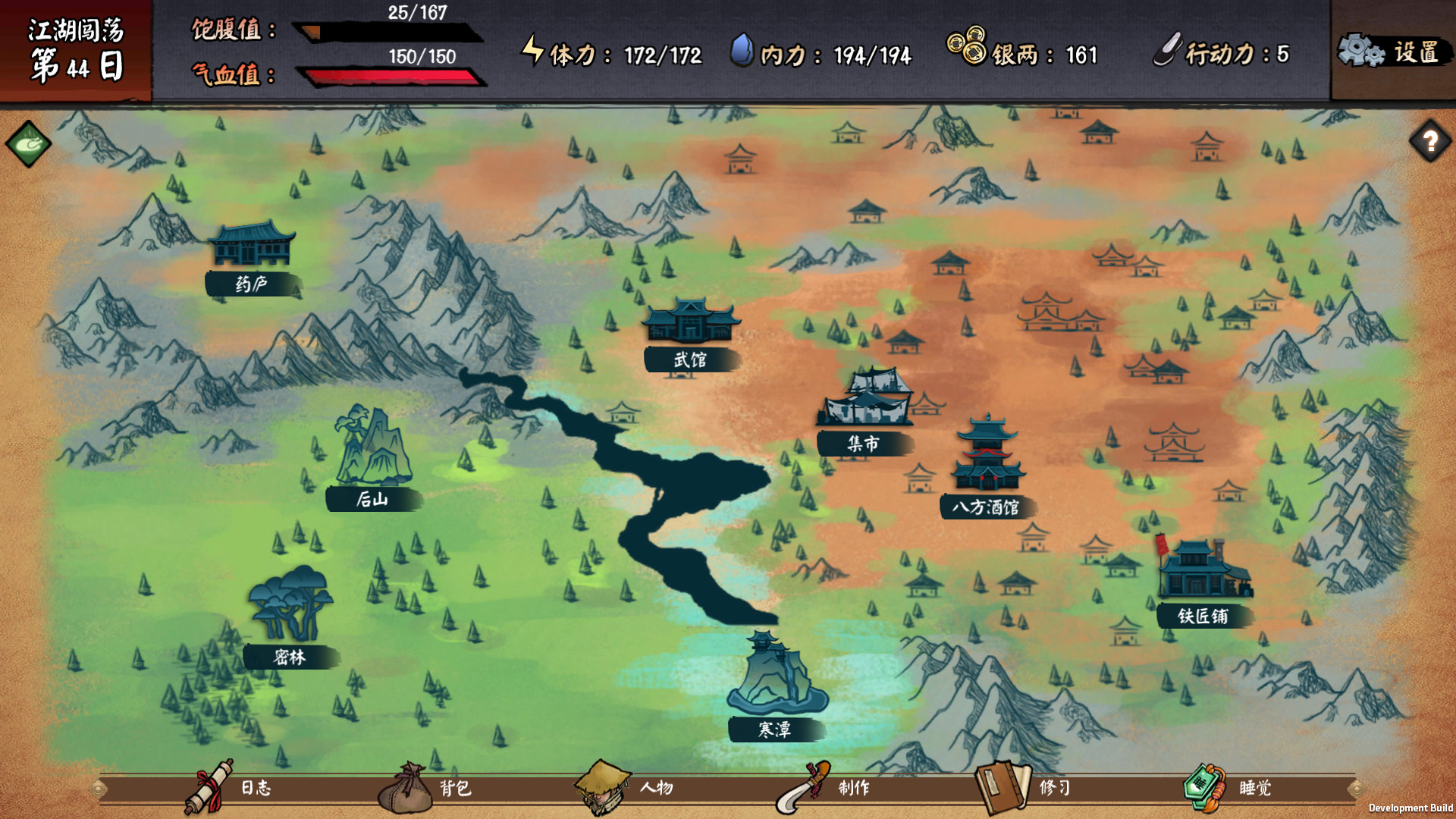Open the green food diamond icon
This screenshot has width=1456, height=819.
pyautogui.click(x=29, y=143)
